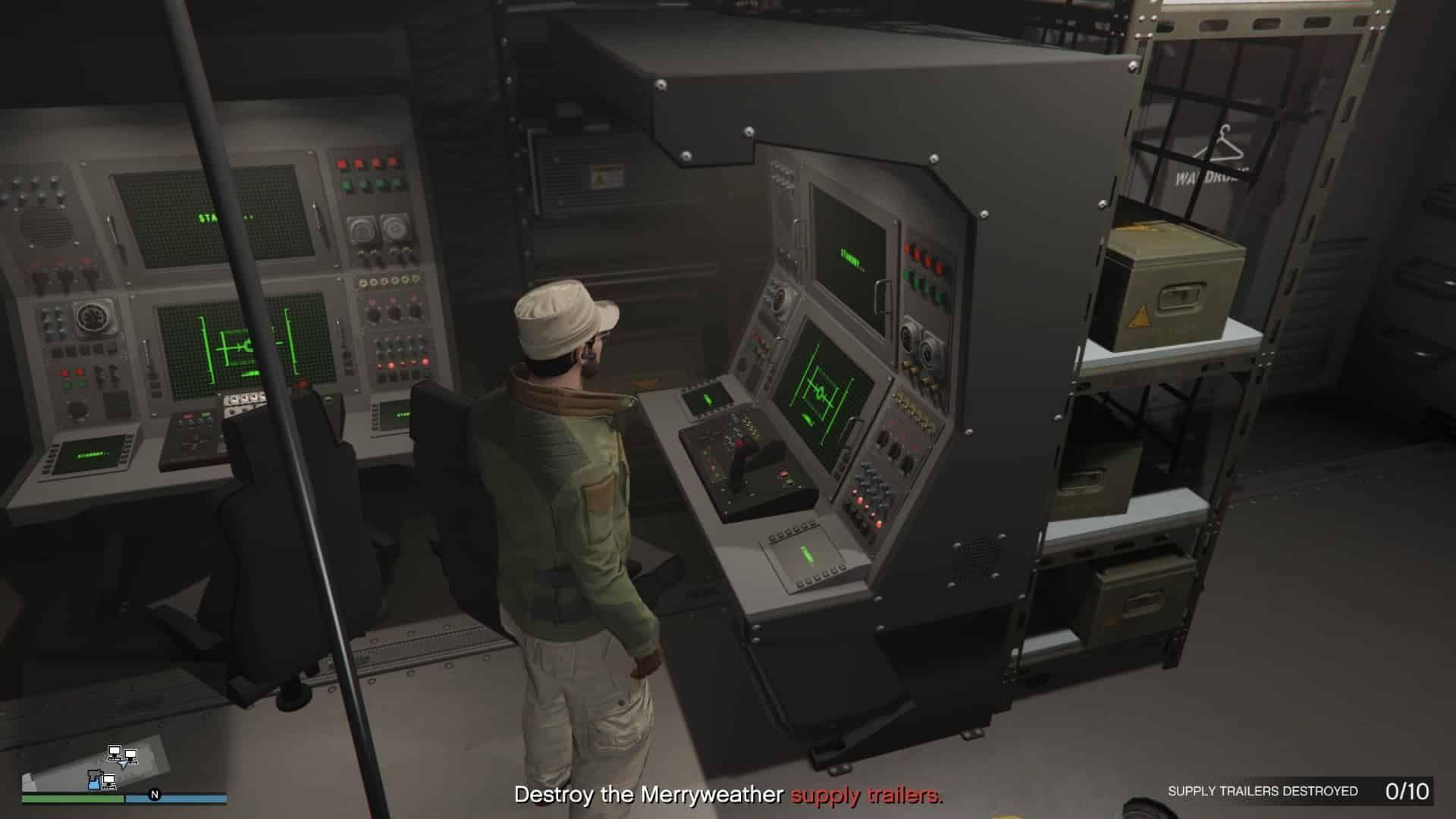Click the red 'supply trailers' objective text

864,797
